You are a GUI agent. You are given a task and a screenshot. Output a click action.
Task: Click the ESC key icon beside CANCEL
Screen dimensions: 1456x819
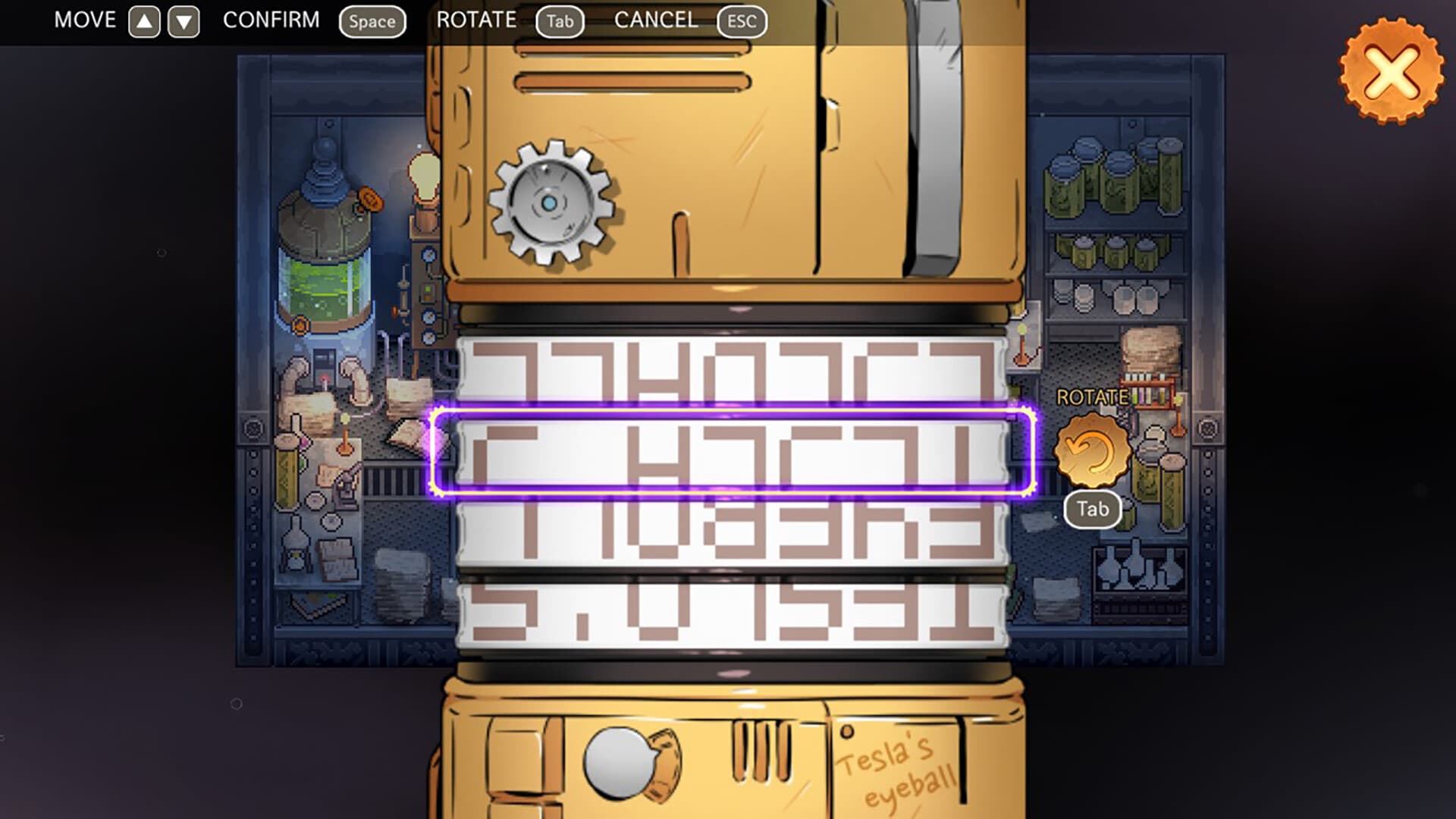(x=741, y=21)
